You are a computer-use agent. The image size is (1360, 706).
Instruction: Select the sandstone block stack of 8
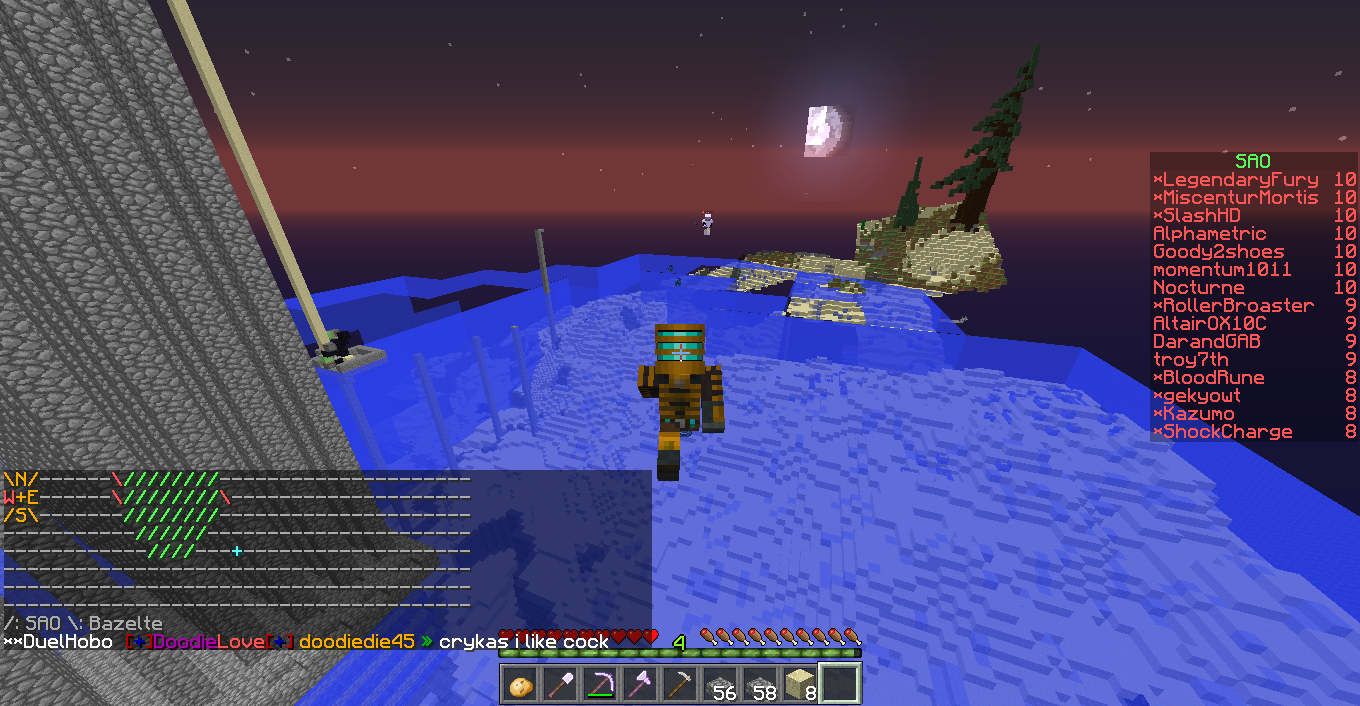pyautogui.click(x=800, y=686)
